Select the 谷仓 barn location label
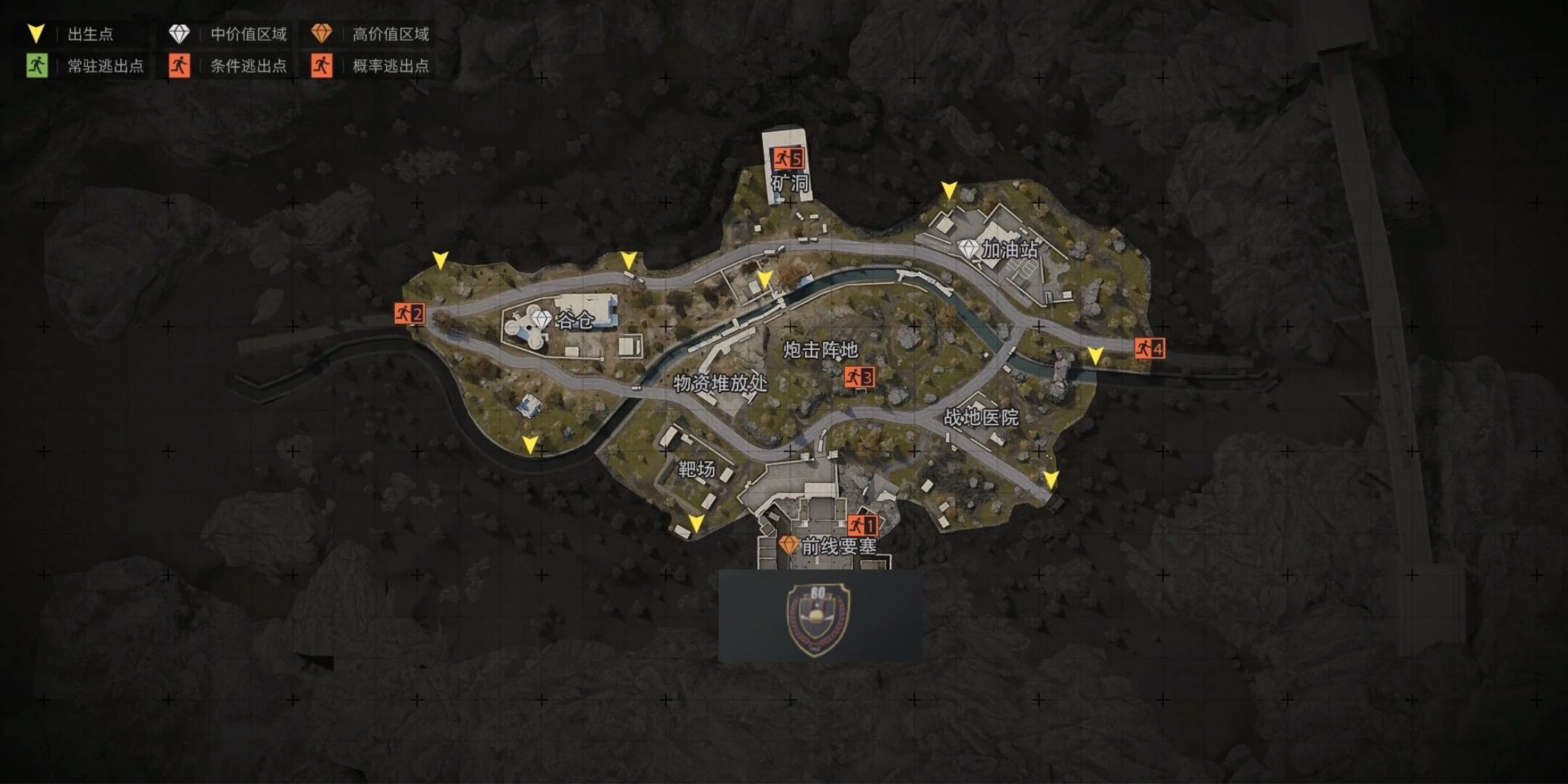Viewport: 1568px width, 784px height. [x=574, y=320]
